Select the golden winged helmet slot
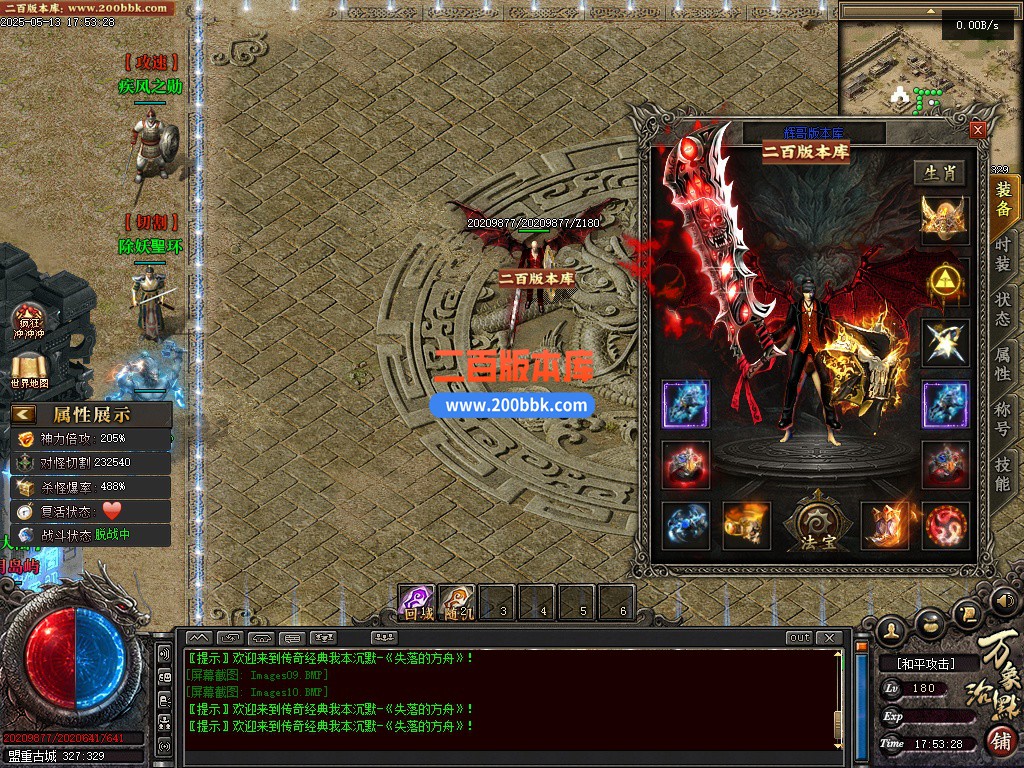This screenshot has height=768, width=1024. 945,220
